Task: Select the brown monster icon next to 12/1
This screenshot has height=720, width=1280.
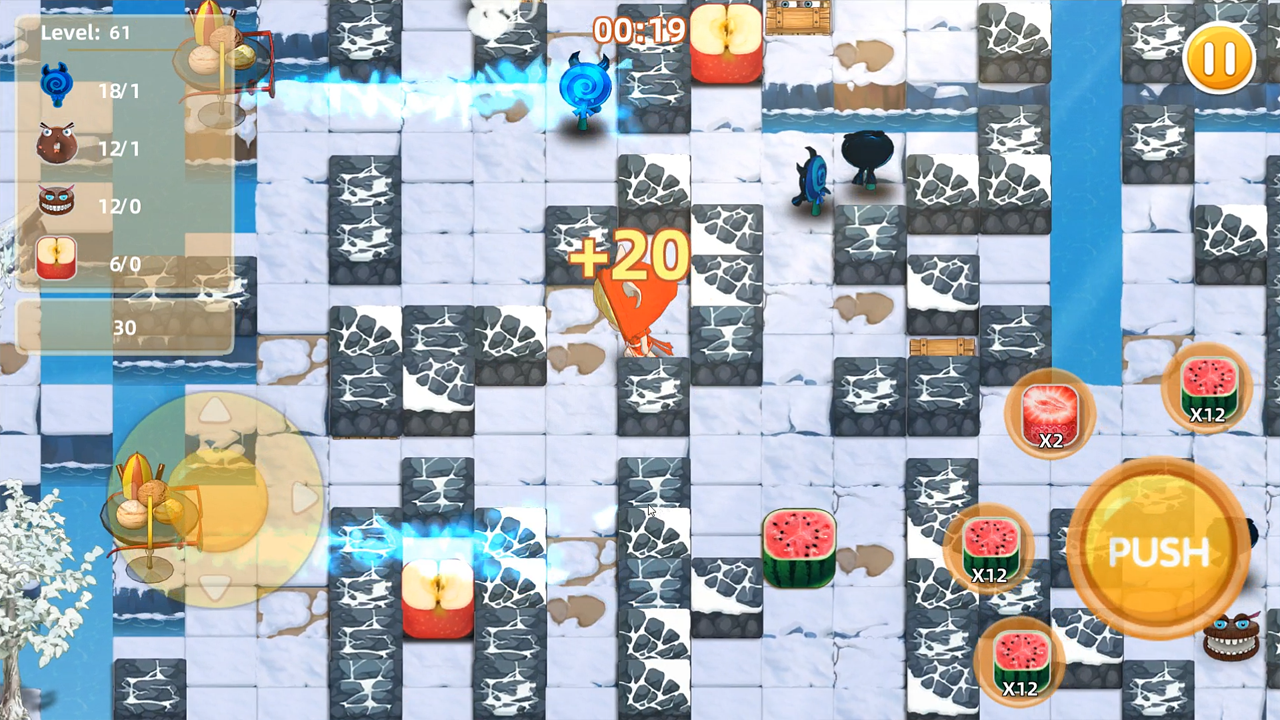Action: coord(55,145)
